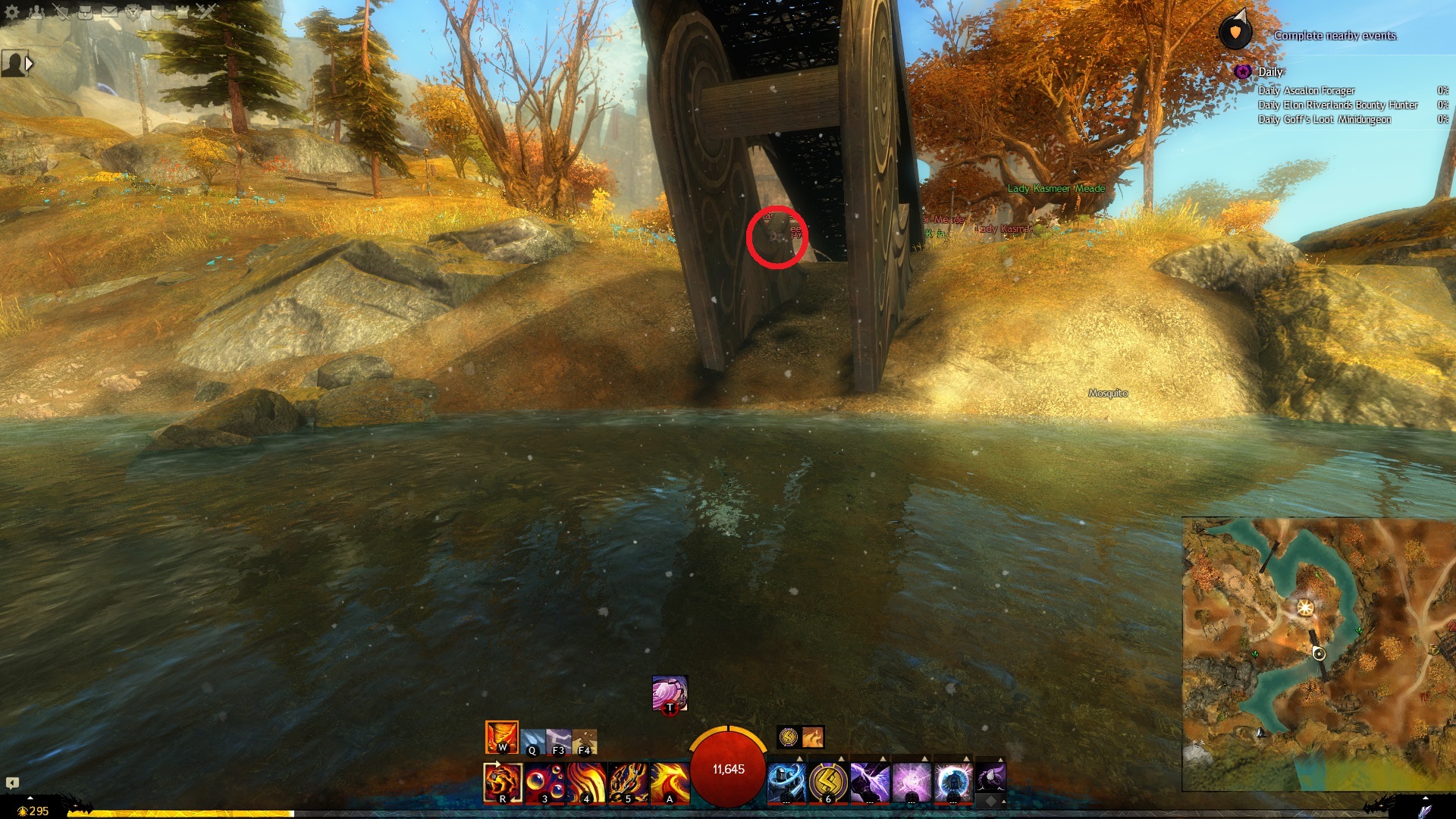The image size is (1456, 819).
Task: Open the lion head trading post icon
Action: [x=133, y=12]
